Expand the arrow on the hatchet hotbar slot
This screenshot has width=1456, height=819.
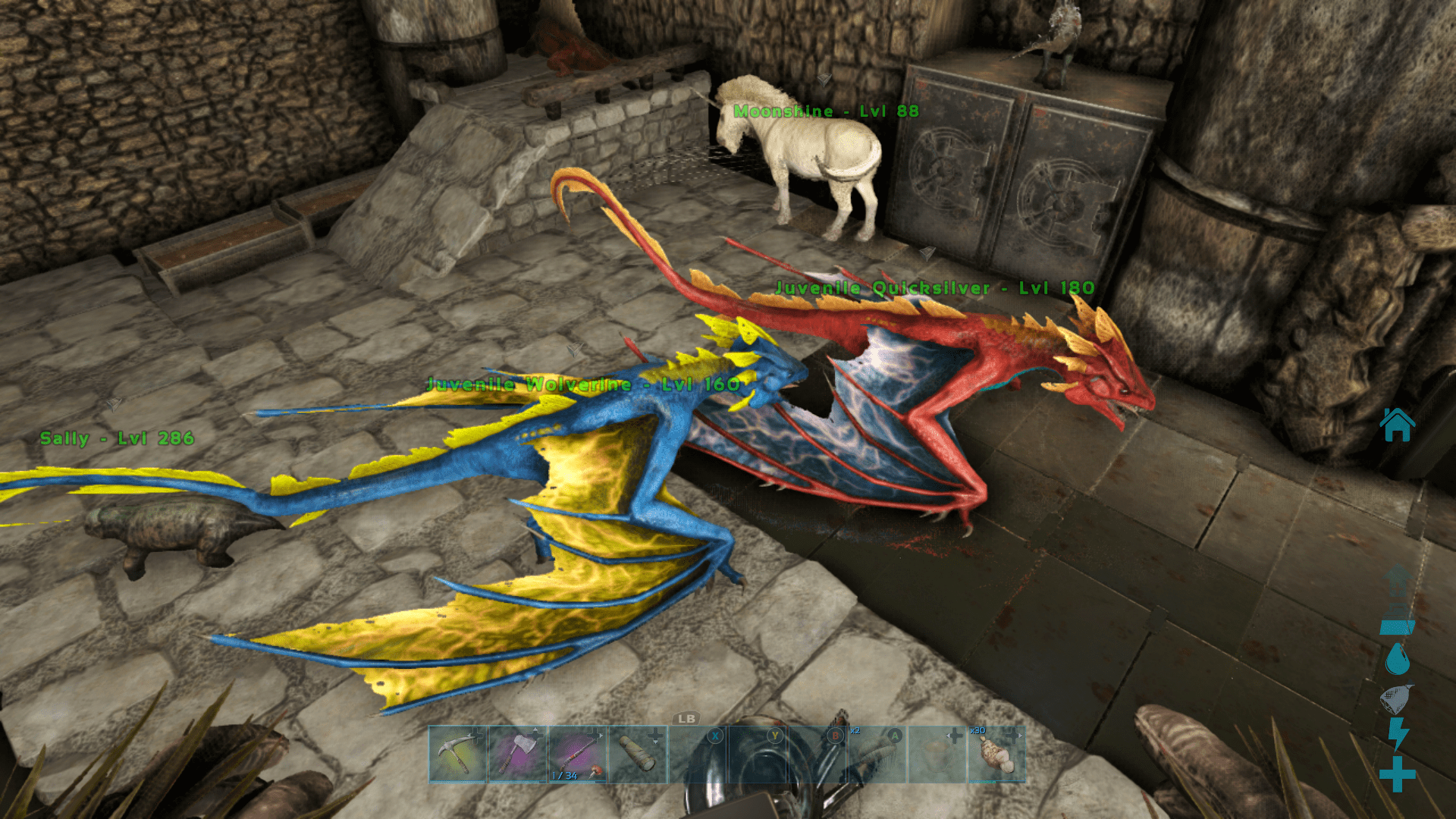point(535,729)
